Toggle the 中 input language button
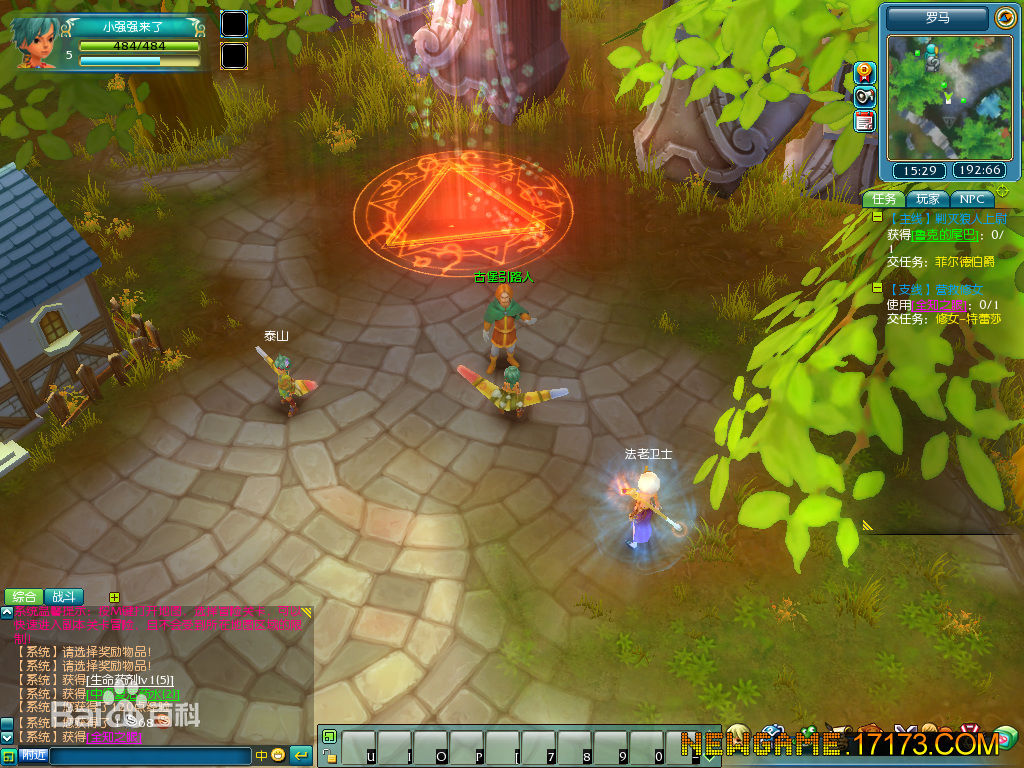The width and height of the screenshot is (1024, 768). pyautogui.click(x=261, y=755)
